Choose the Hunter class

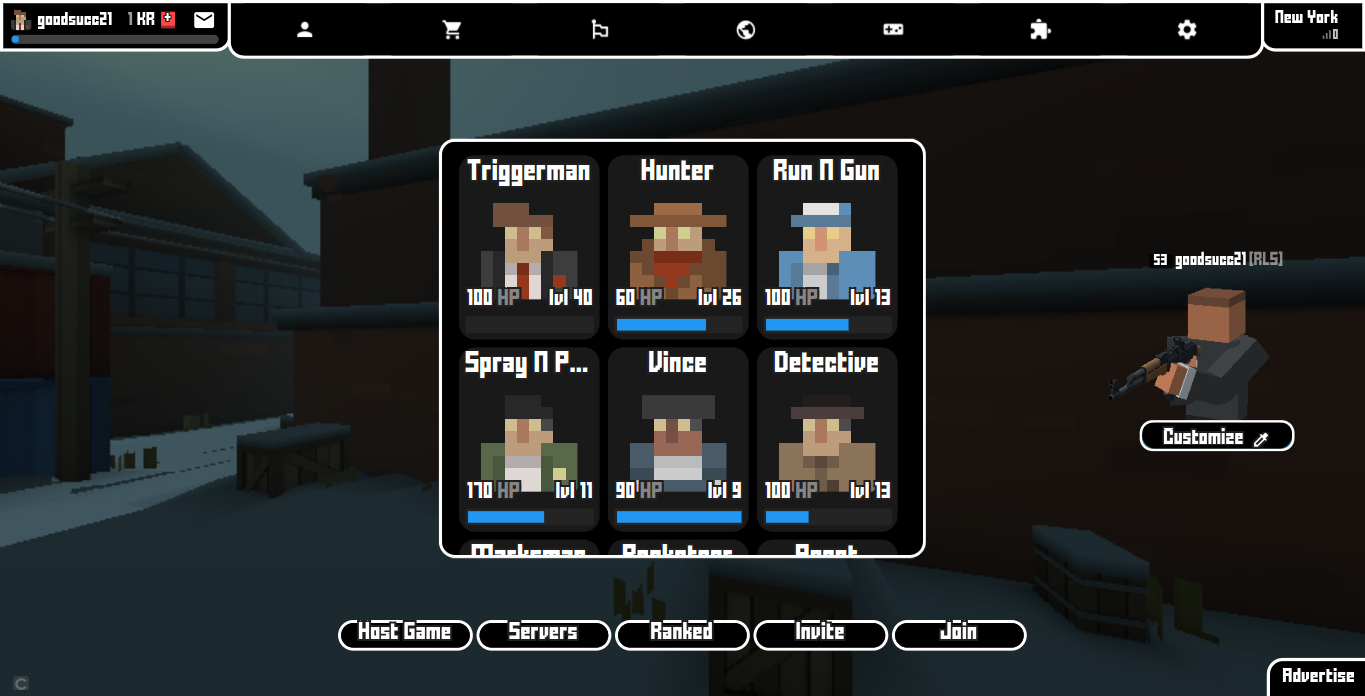(678, 247)
